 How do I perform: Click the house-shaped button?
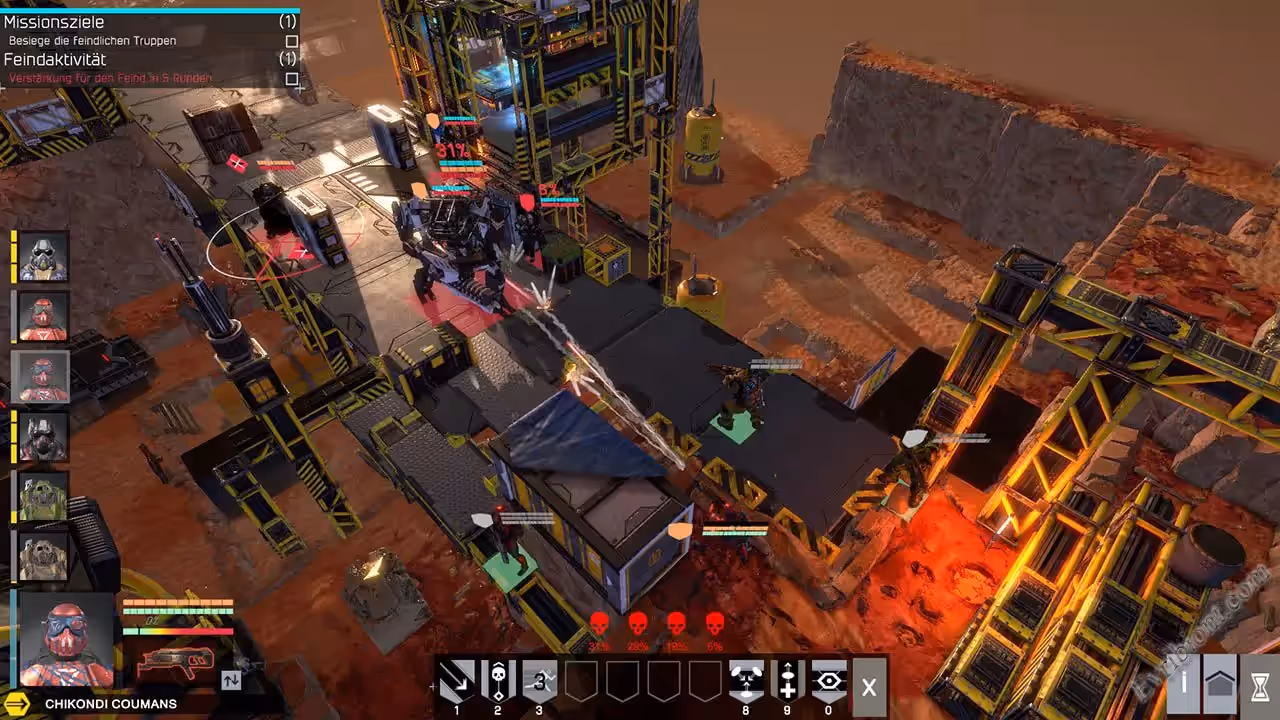[x=1220, y=684]
